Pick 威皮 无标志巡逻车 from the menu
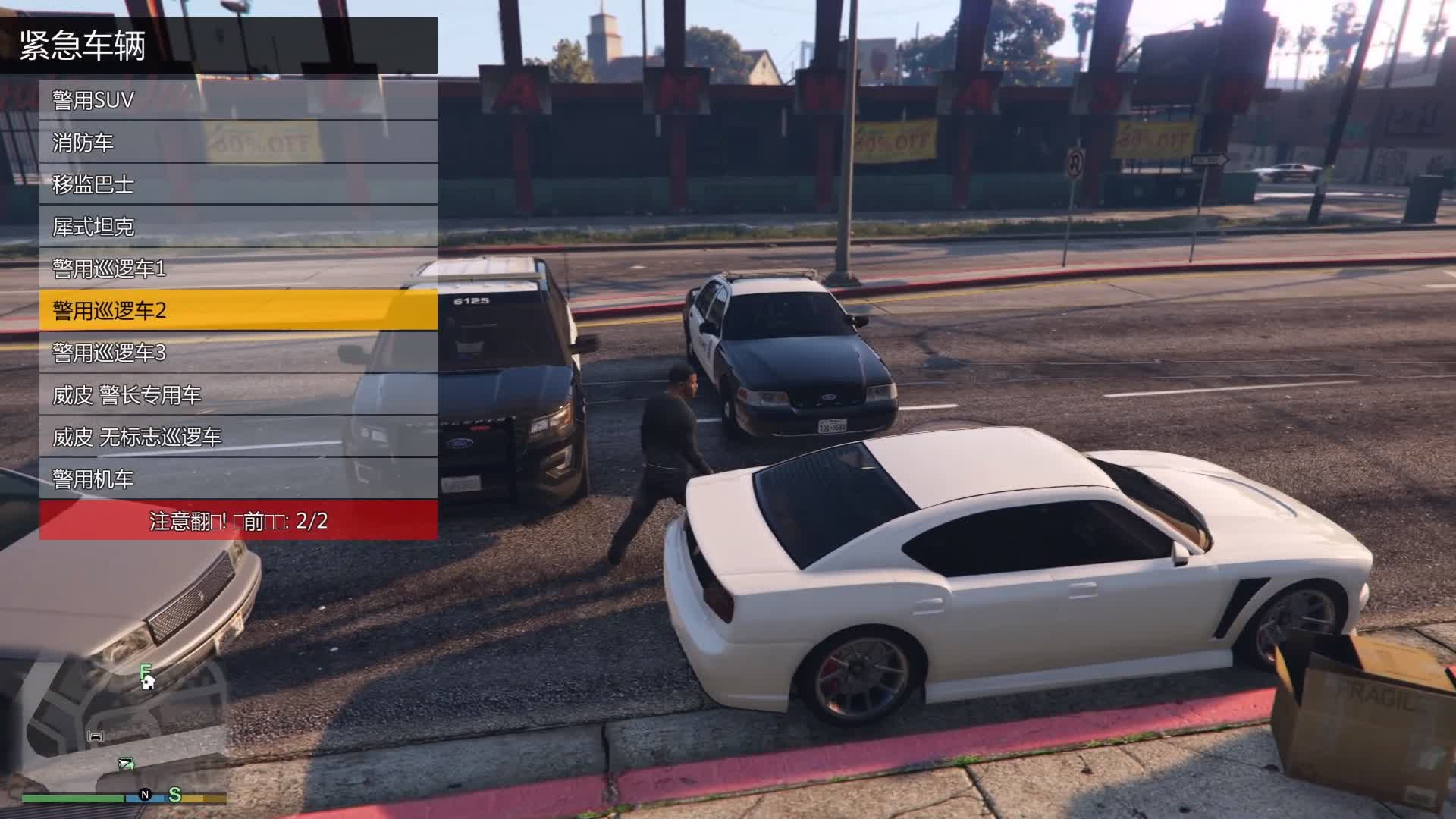 click(x=238, y=437)
